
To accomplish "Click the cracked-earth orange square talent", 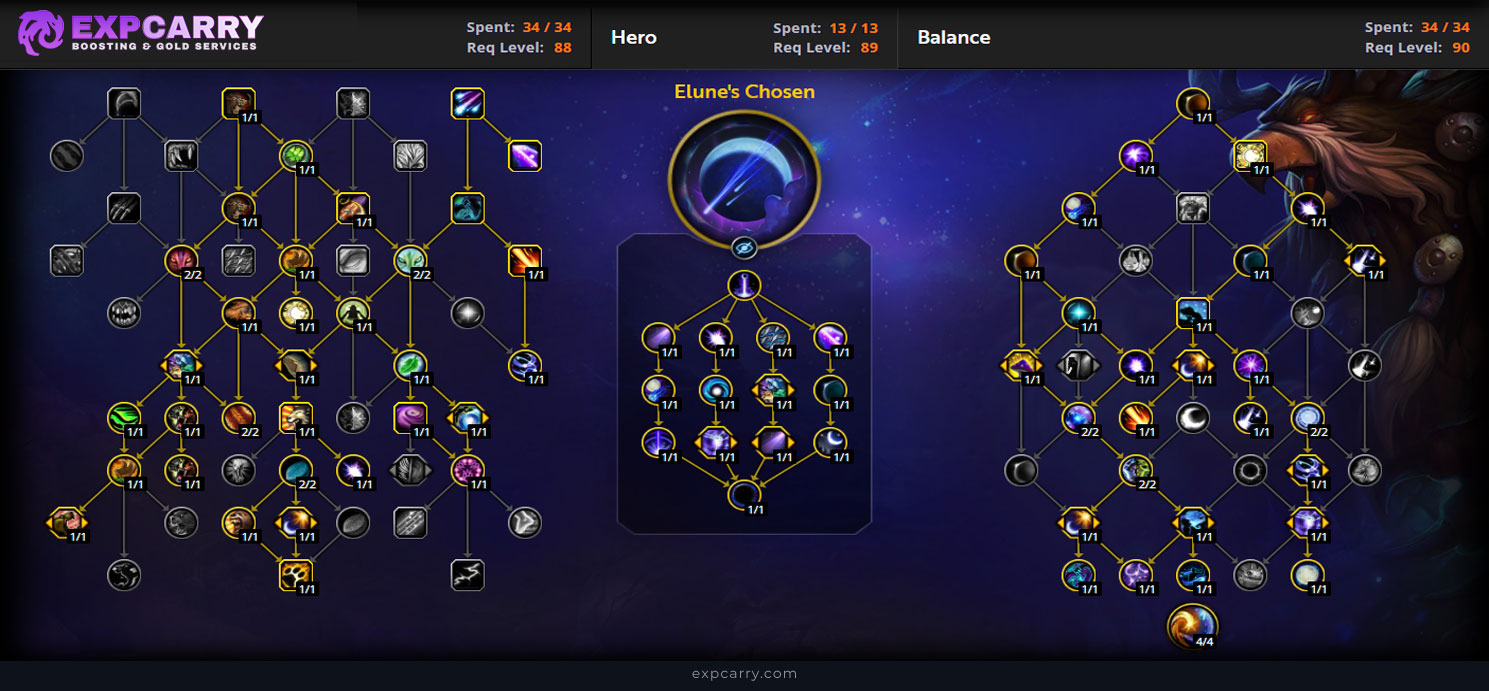I will (x=296, y=574).
